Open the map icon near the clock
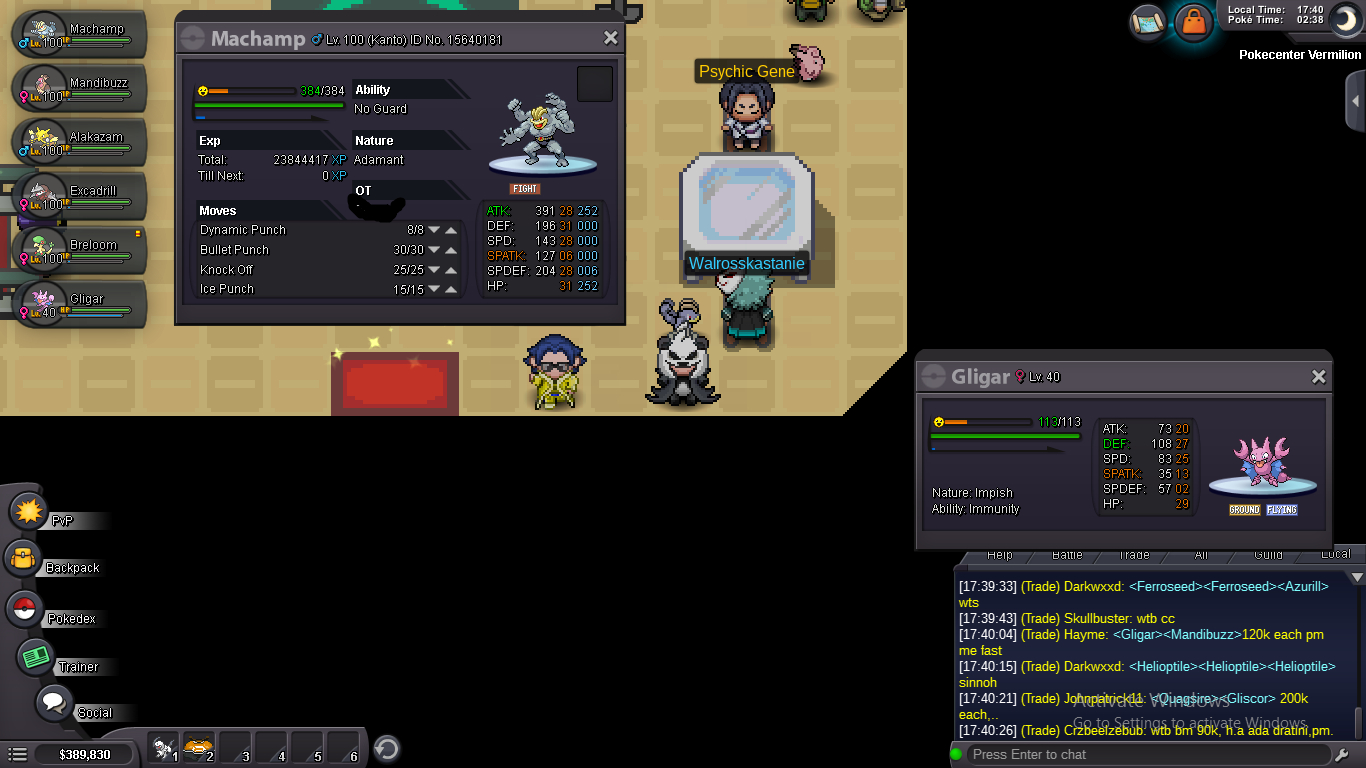The height and width of the screenshot is (768, 1366). tap(1149, 21)
